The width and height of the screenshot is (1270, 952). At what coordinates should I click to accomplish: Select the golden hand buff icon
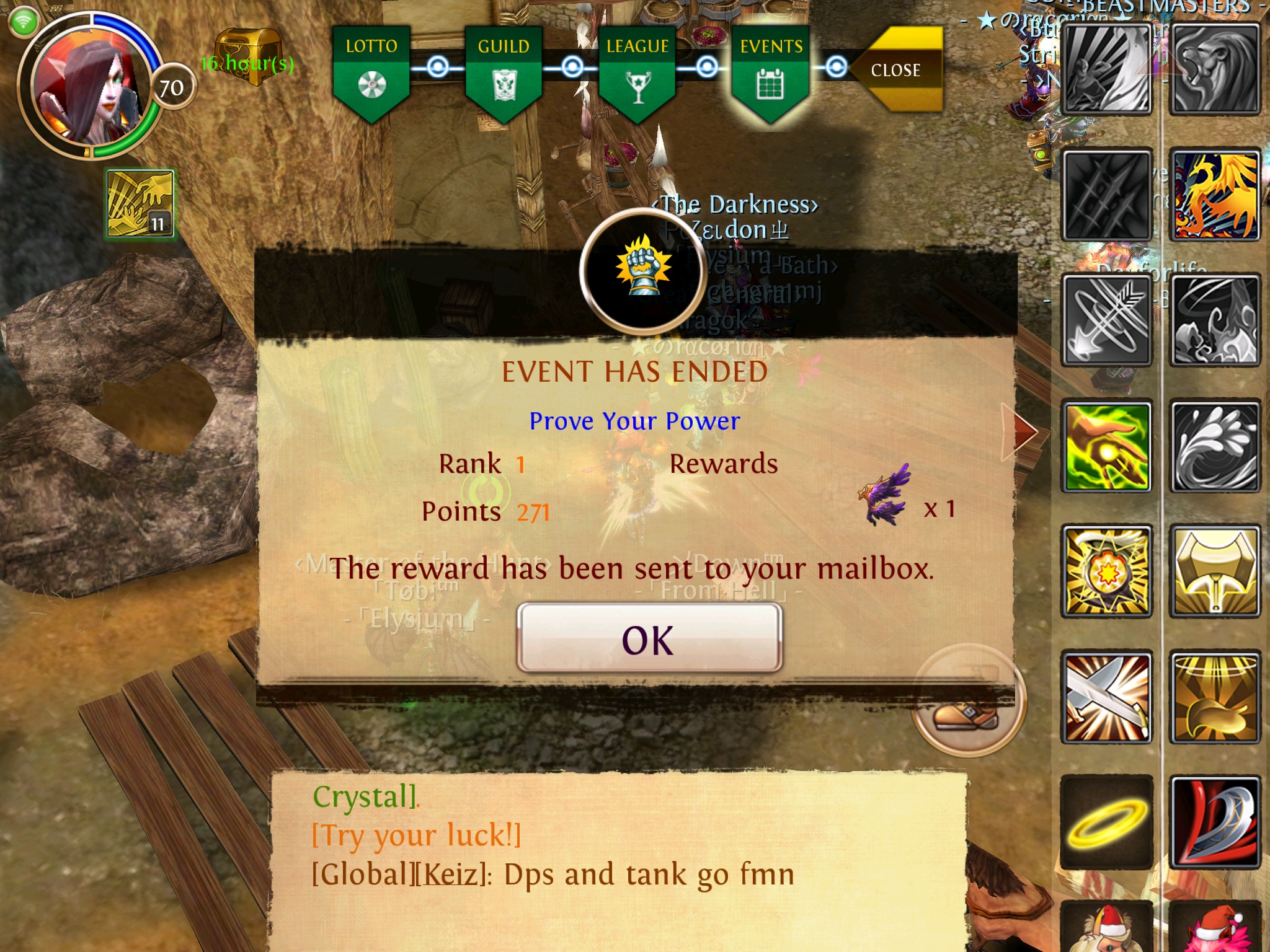click(x=140, y=204)
